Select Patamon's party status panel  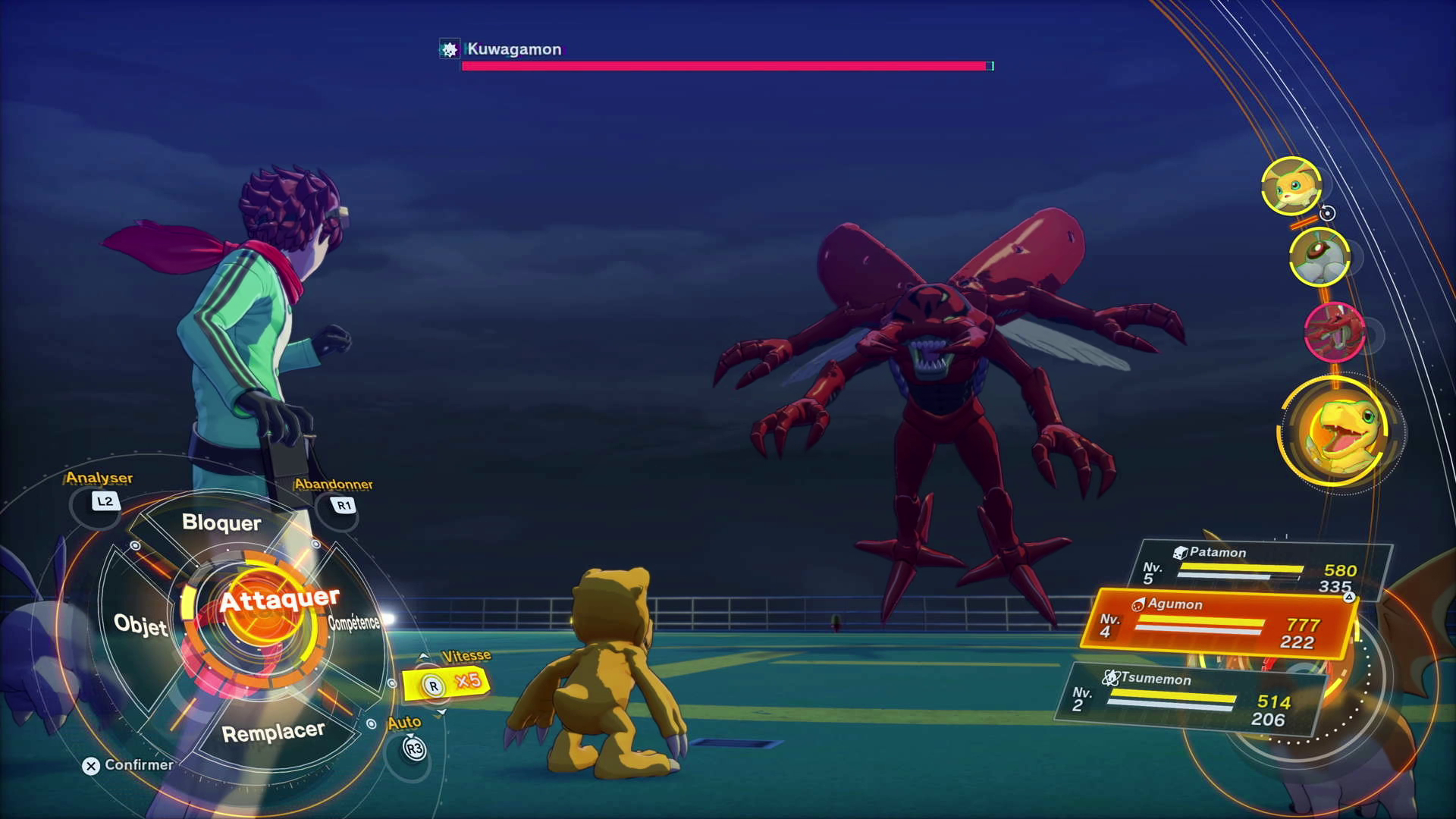click(x=1263, y=570)
